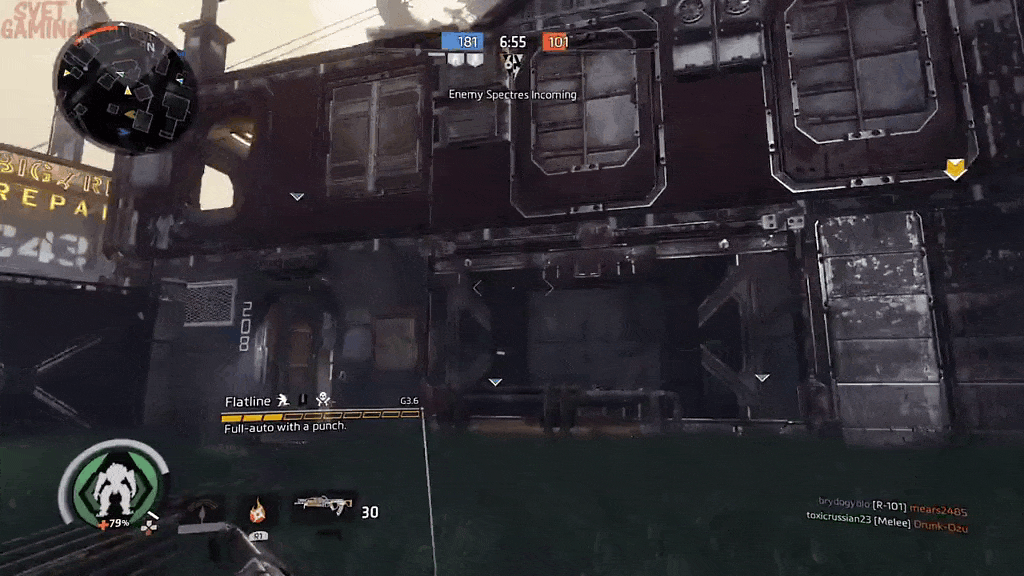Viewport: 1024px width, 576px height.
Task: Click the tactical ability icon
Action: pyautogui.click(x=203, y=511)
